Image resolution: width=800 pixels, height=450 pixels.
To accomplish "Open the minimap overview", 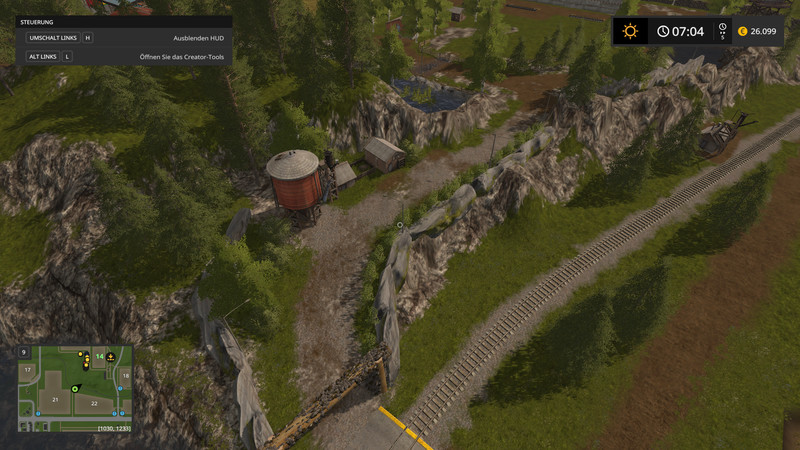I will [75, 388].
